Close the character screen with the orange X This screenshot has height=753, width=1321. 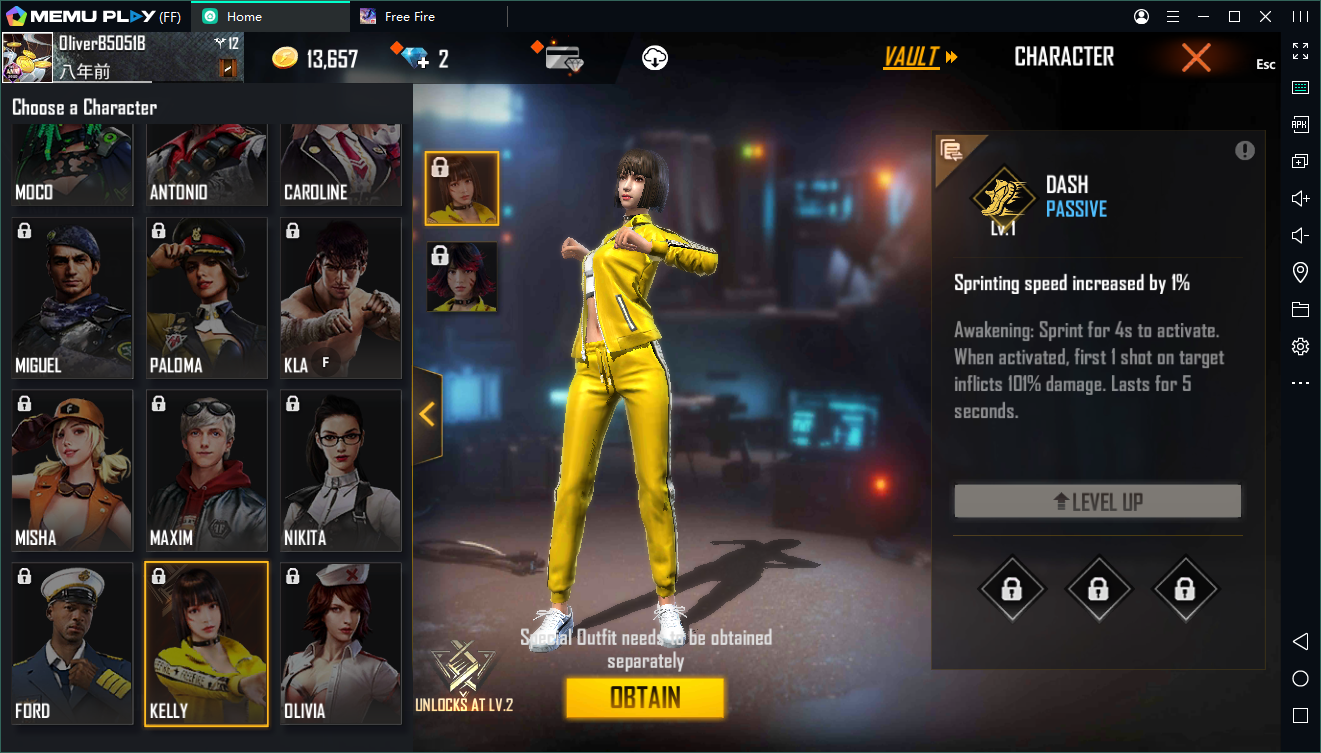1196,58
